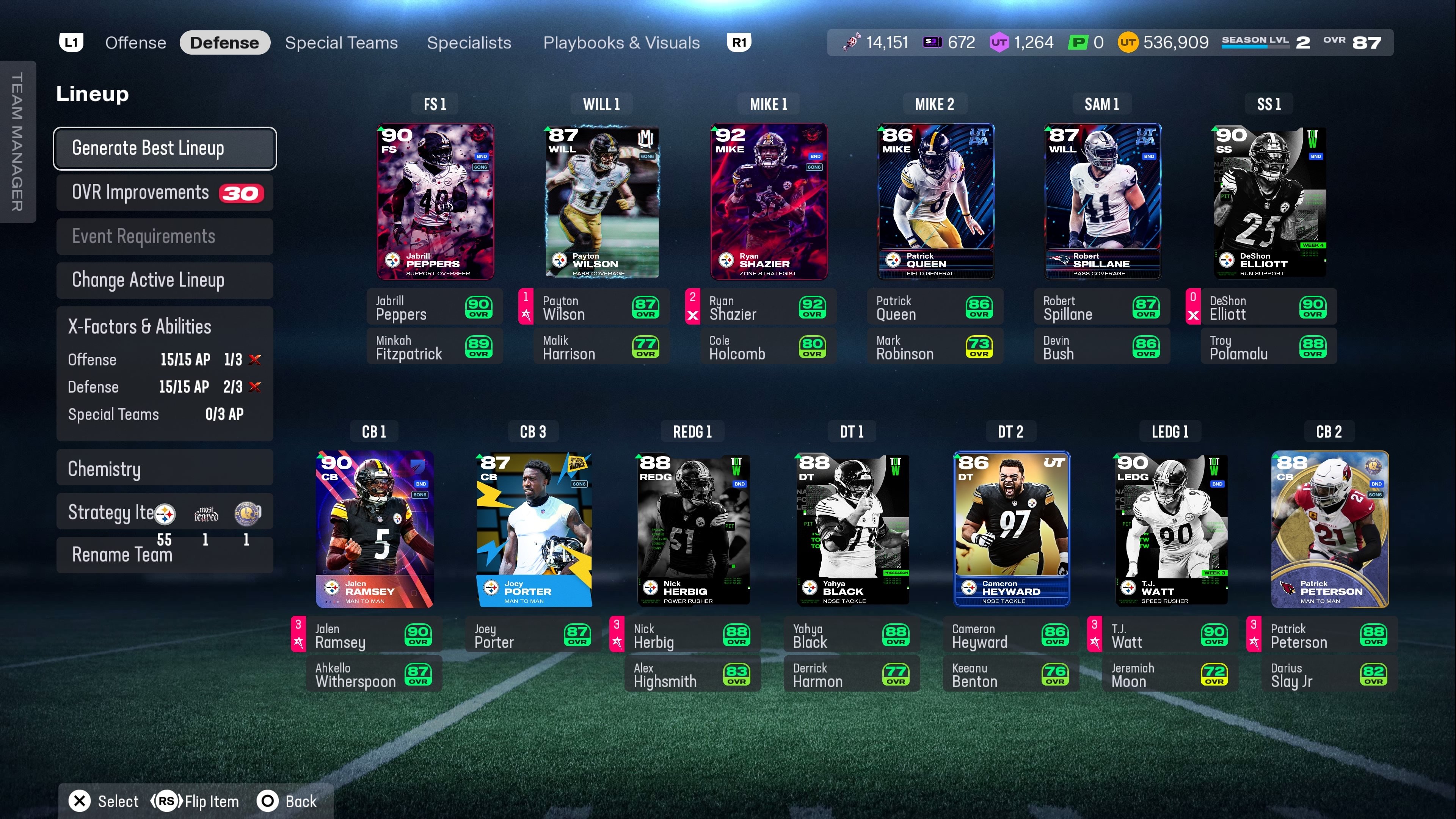Select Patrick Peterson CB card
Image resolution: width=1456 pixels, height=819 pixels.
coord(1329,529)
